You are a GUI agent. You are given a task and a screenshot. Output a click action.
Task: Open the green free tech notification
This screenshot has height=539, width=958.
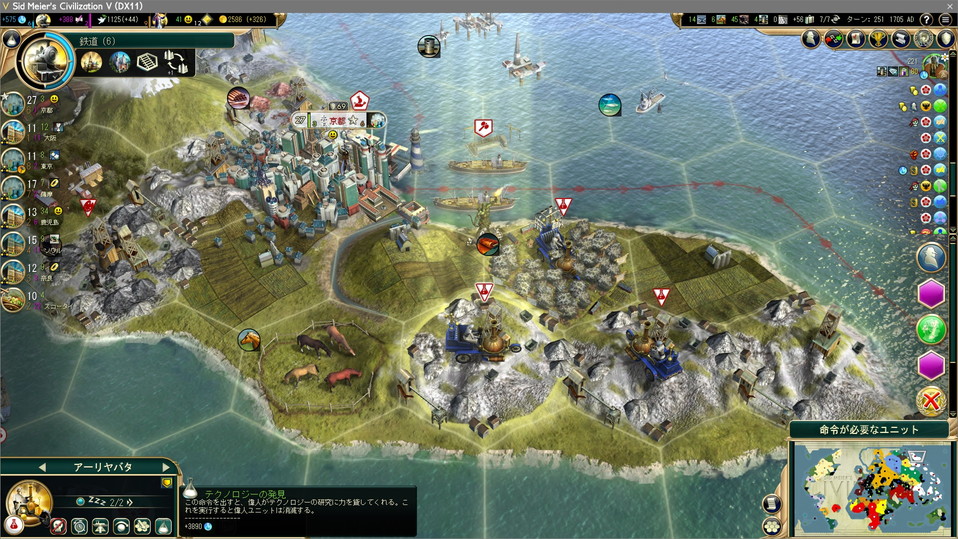coord(931,328)
